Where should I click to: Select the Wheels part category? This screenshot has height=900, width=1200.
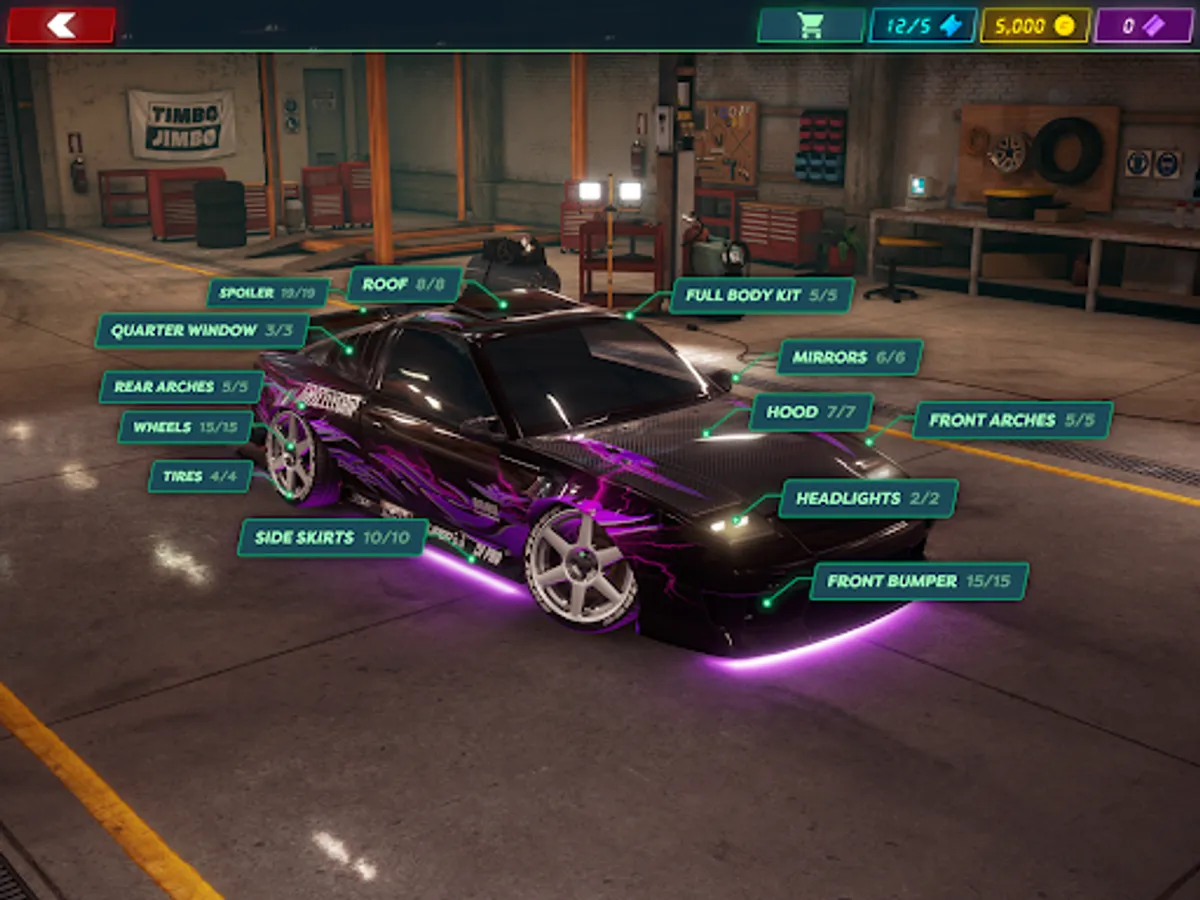click(x=185, y=427)
